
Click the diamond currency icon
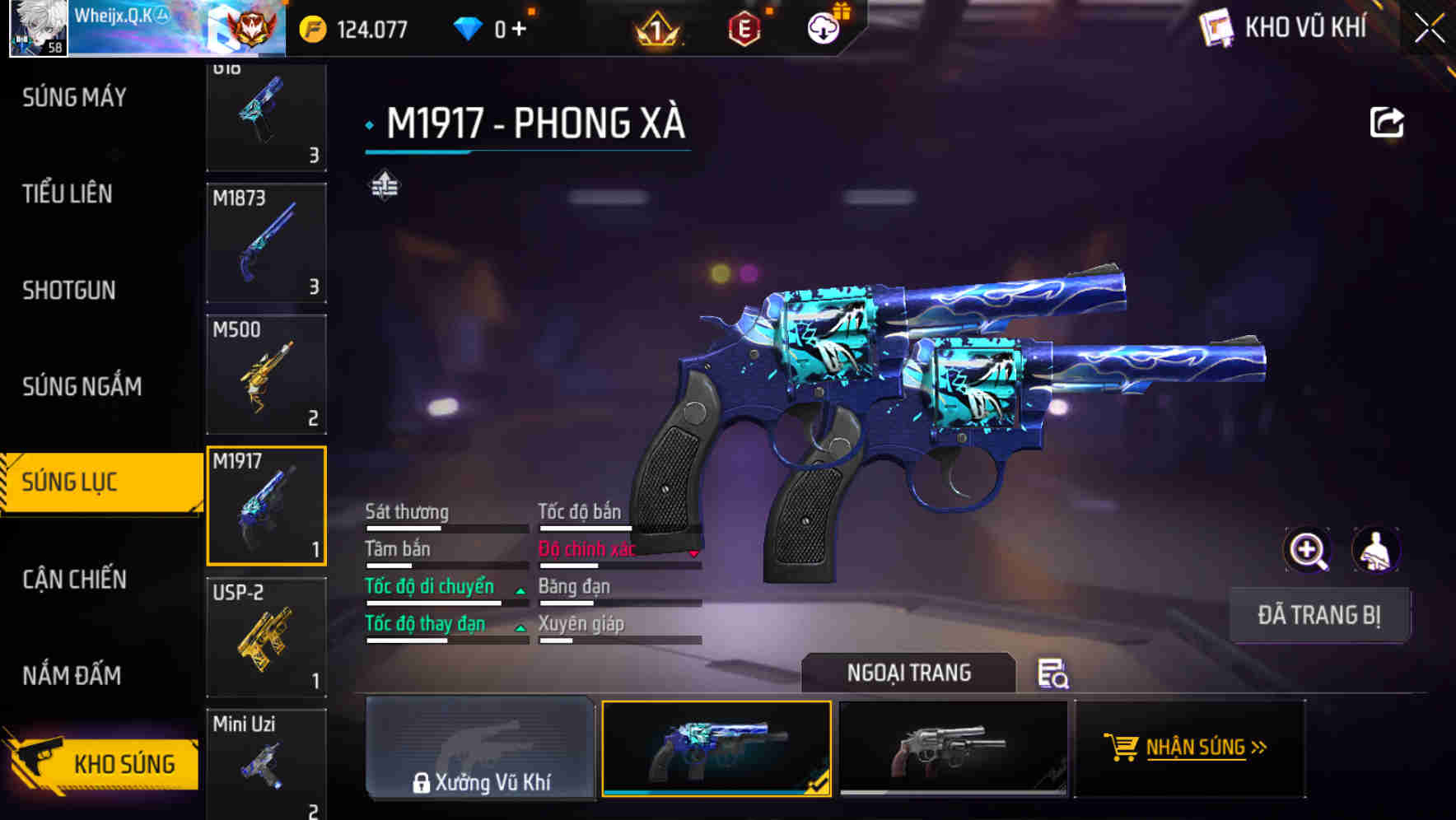point(469,27)
